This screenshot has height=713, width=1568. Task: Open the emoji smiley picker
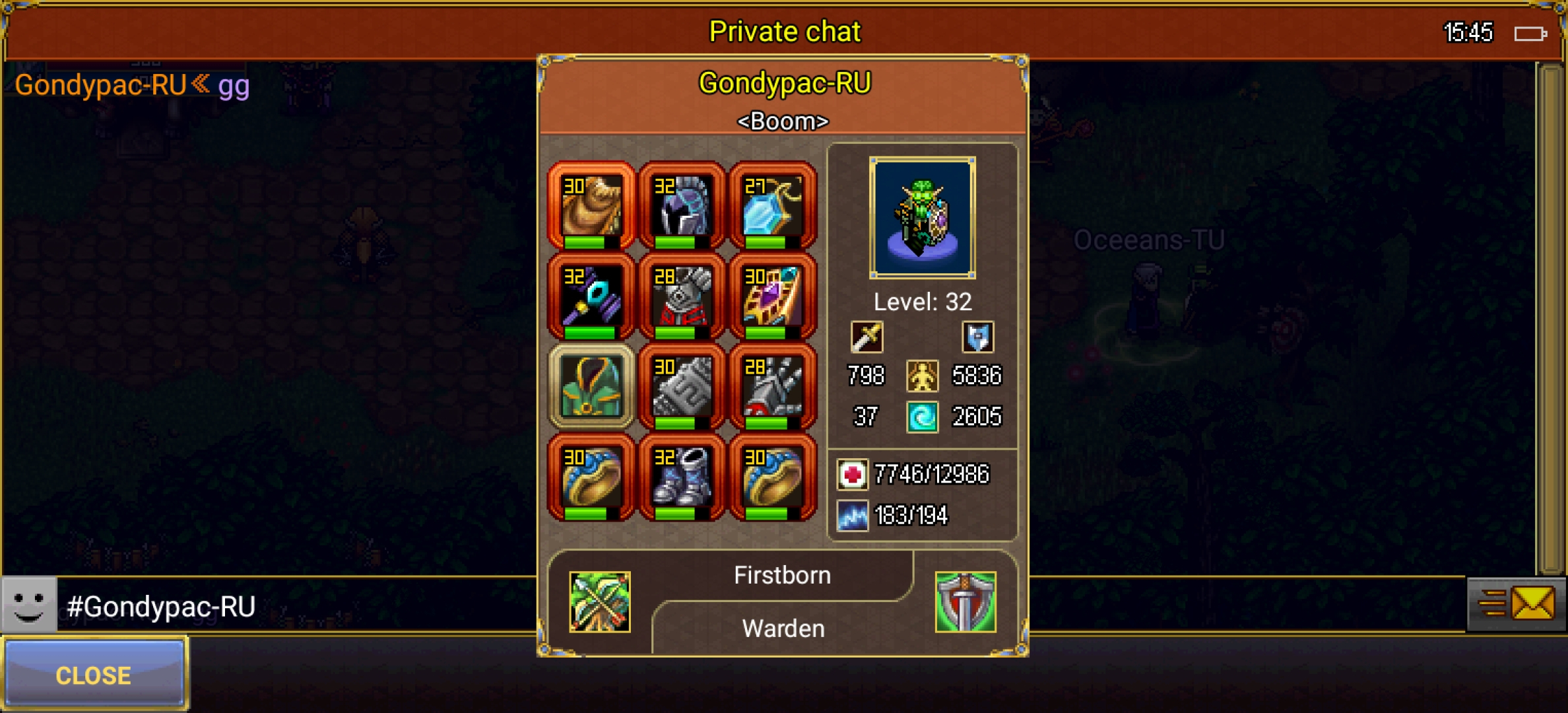pyautogui.click(x=29, y=605)
